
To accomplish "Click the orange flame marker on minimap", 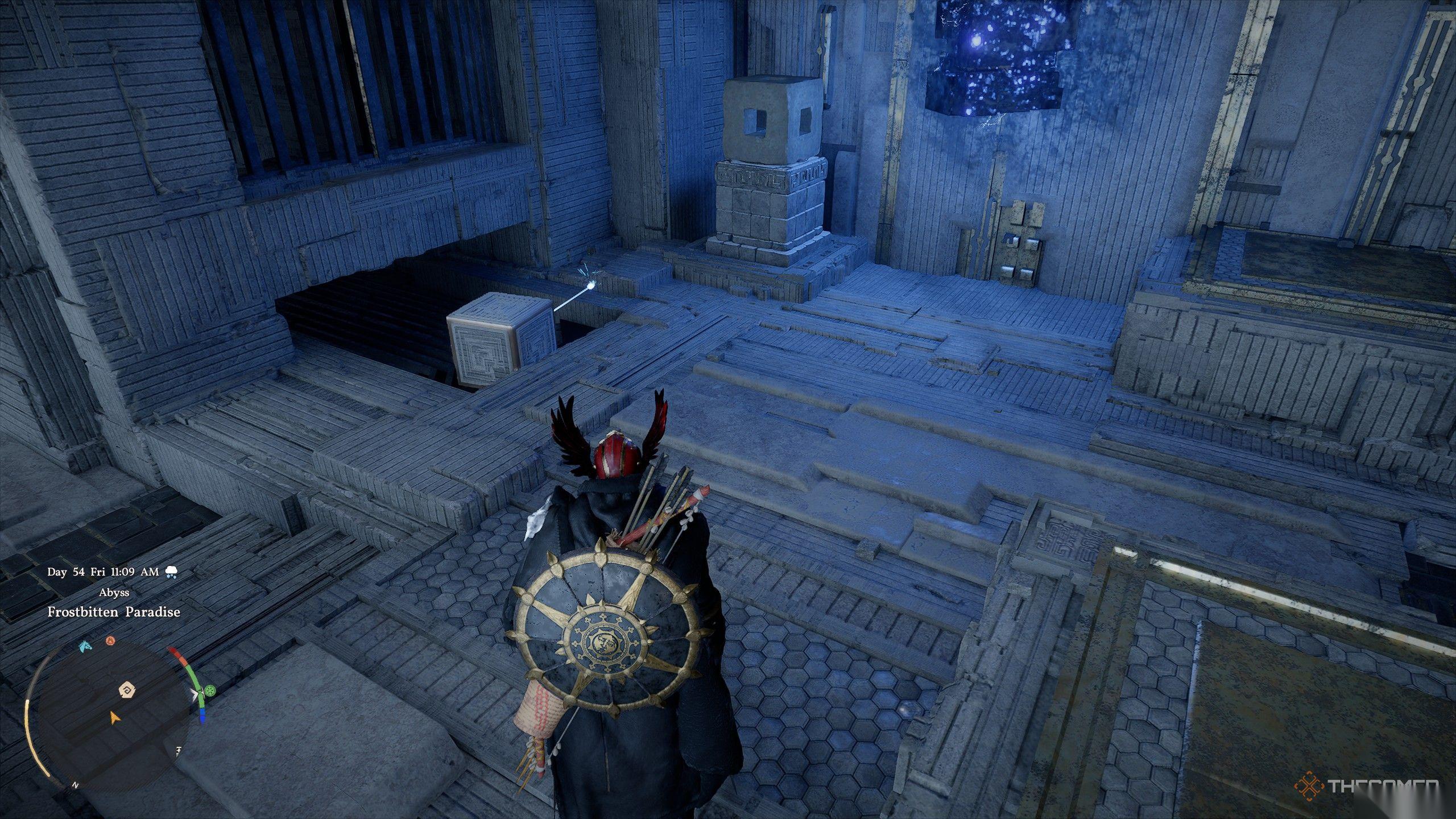I will coord(111,642).
